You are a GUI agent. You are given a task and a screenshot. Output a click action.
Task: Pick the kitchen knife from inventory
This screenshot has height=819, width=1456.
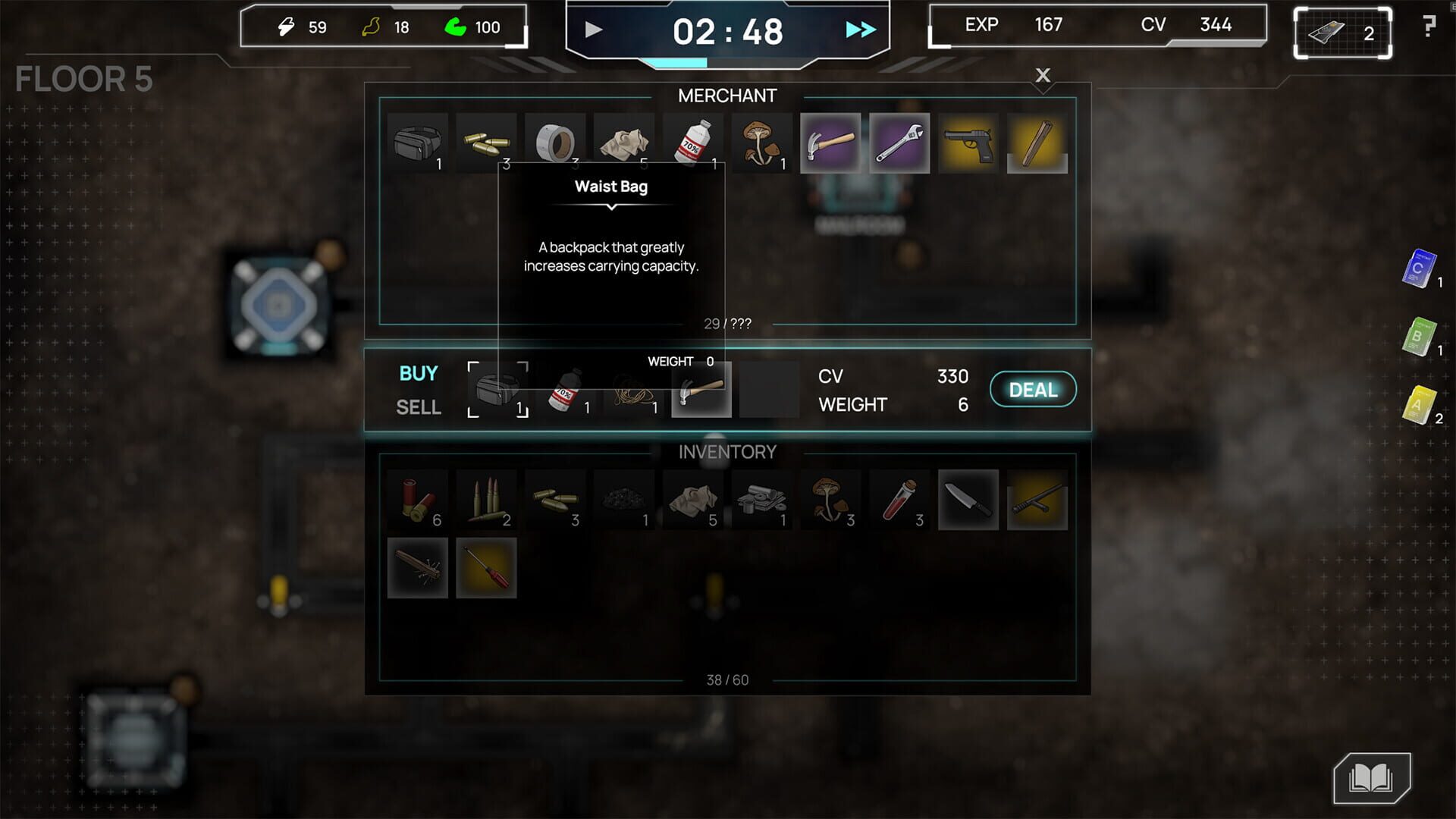point(968,499)
